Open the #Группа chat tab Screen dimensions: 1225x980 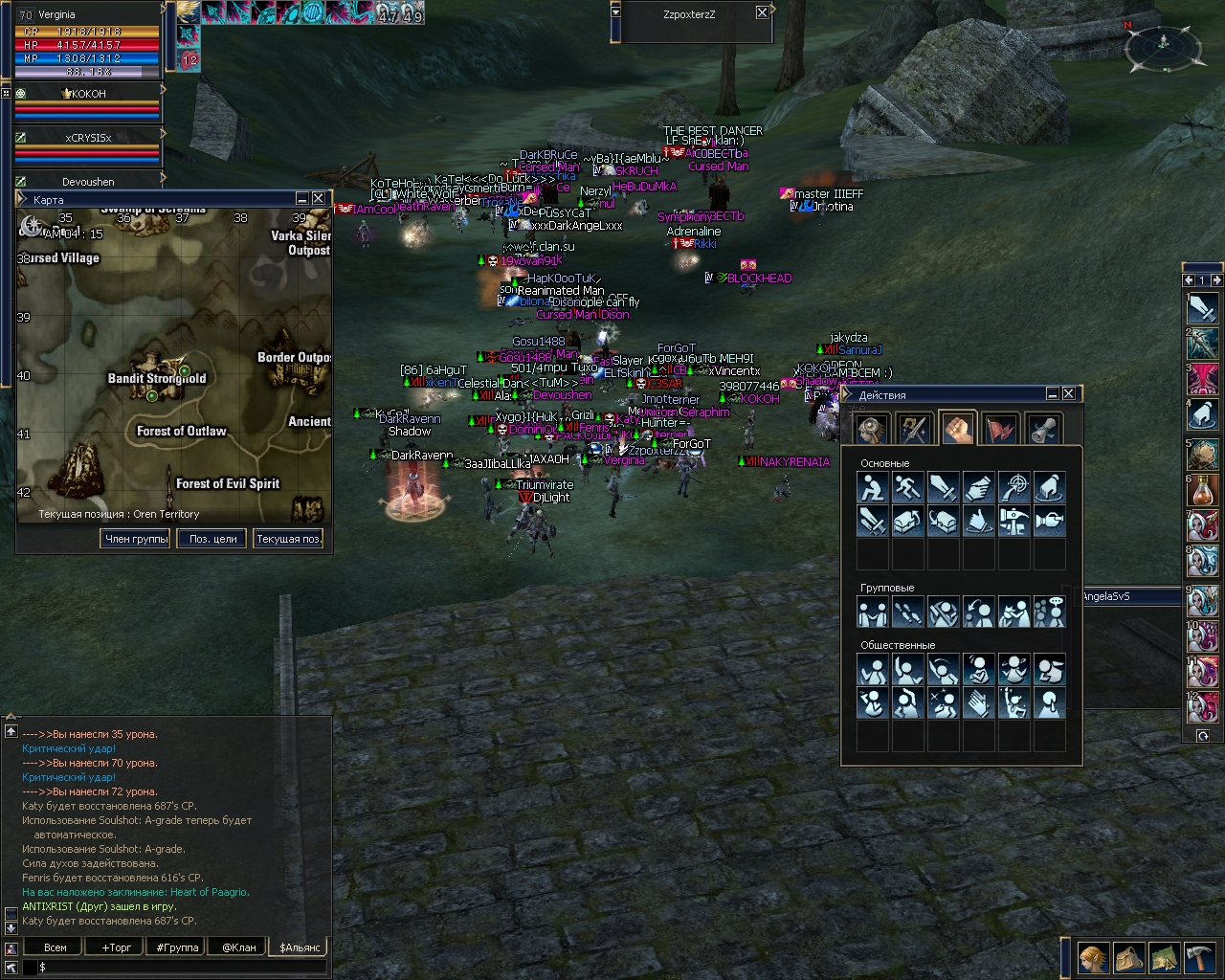[x=178, y=947]
